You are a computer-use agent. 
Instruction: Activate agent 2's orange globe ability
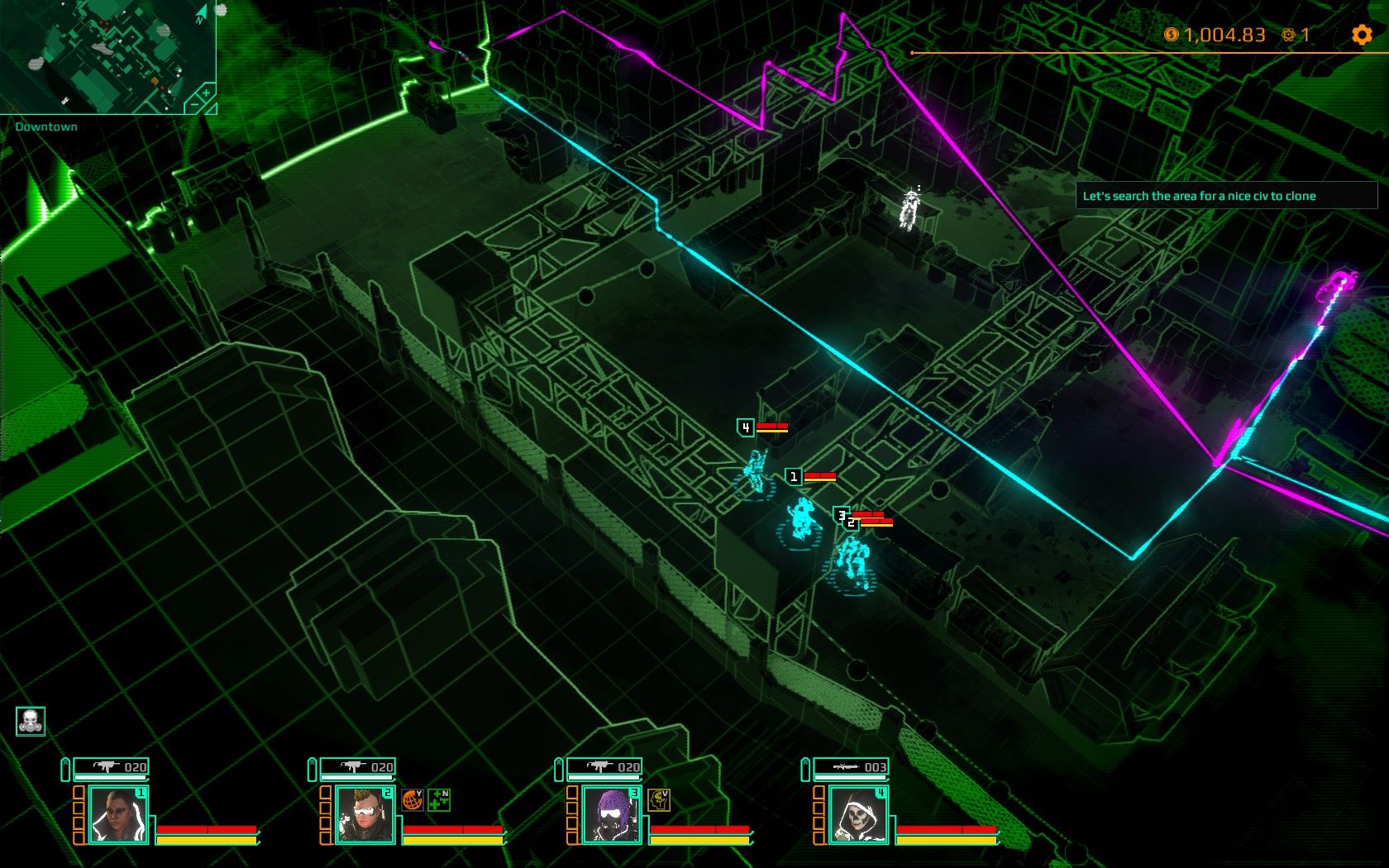click(x=412, y=799)
